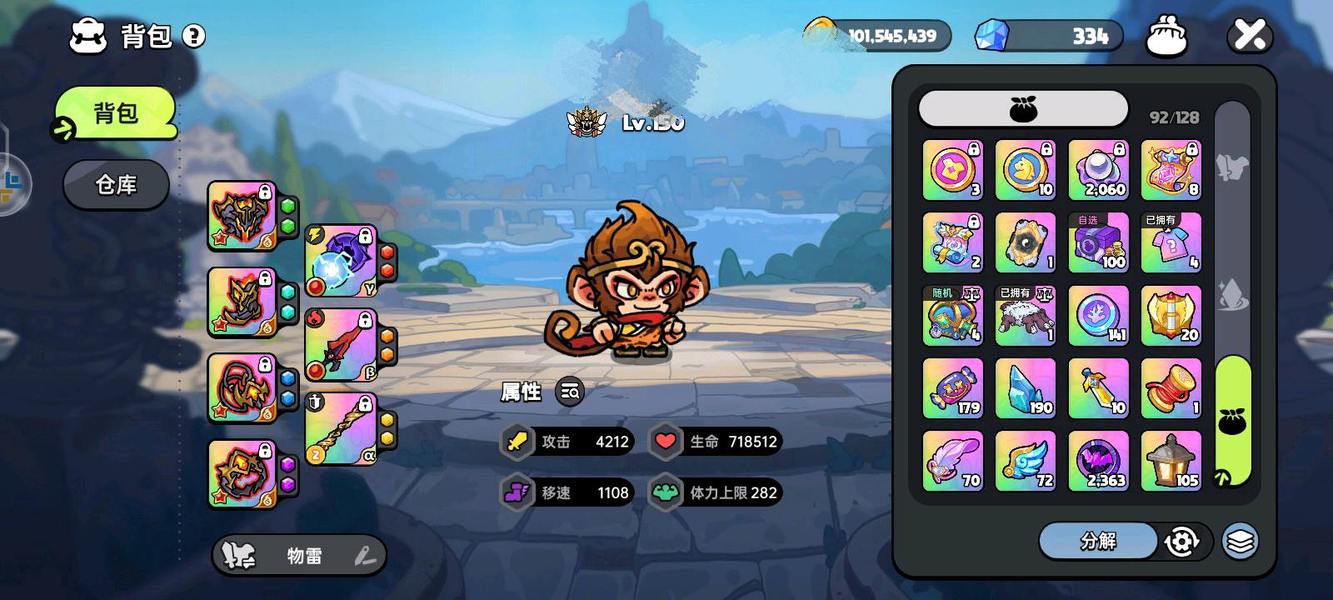The width and height of the screenshot is (1333, 600).
Task: Switch to the 仓库 warehouse tab
Action: point(116,185)
